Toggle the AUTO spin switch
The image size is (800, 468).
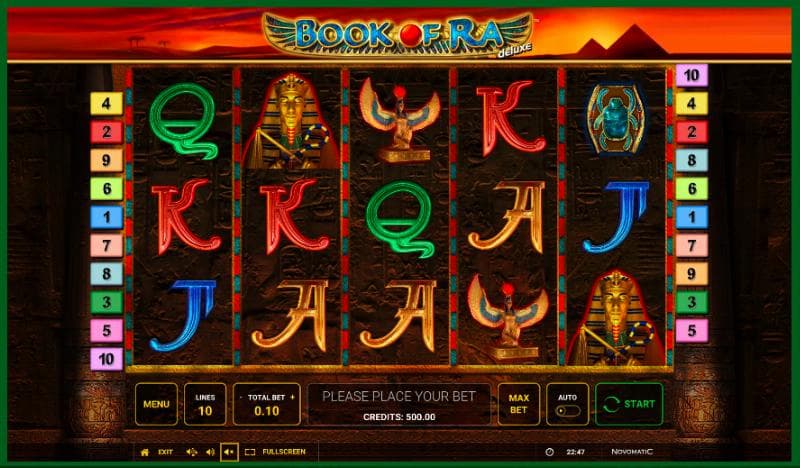pos(566,409)
